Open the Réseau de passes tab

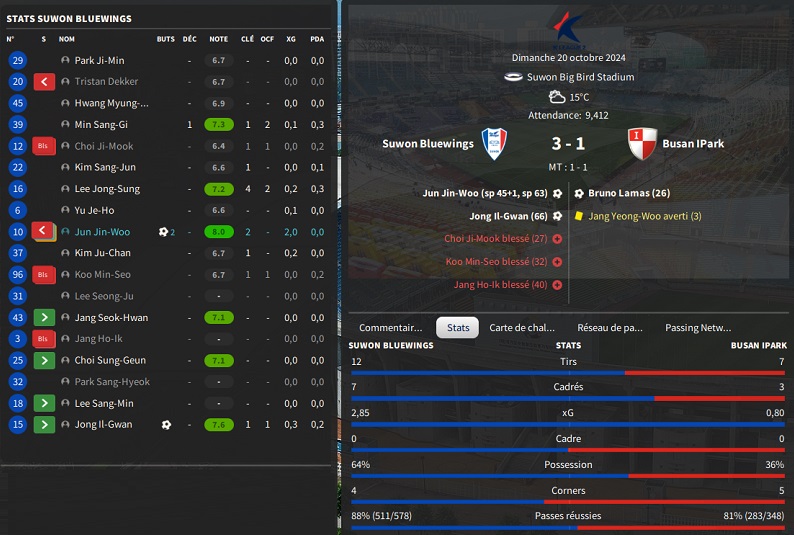(610, 327)
